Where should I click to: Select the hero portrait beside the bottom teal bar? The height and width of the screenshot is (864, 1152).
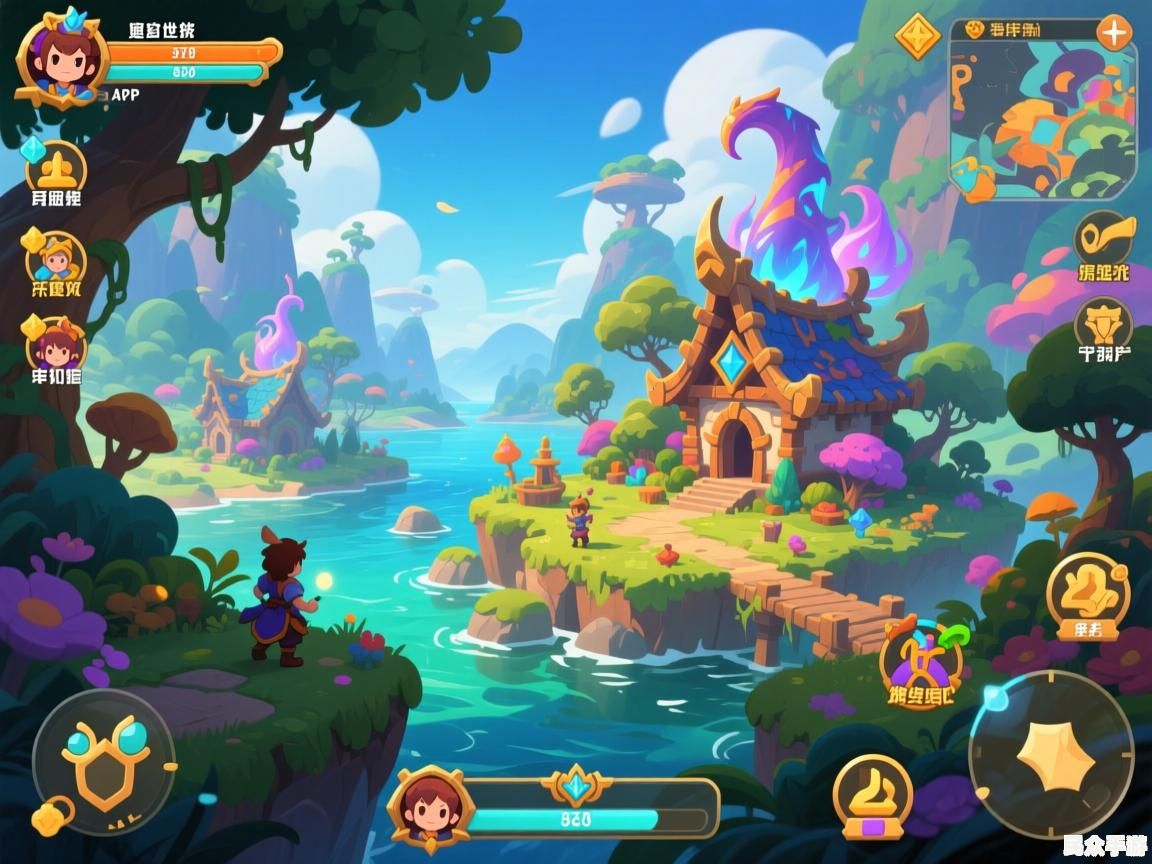(x=430, y=807)
